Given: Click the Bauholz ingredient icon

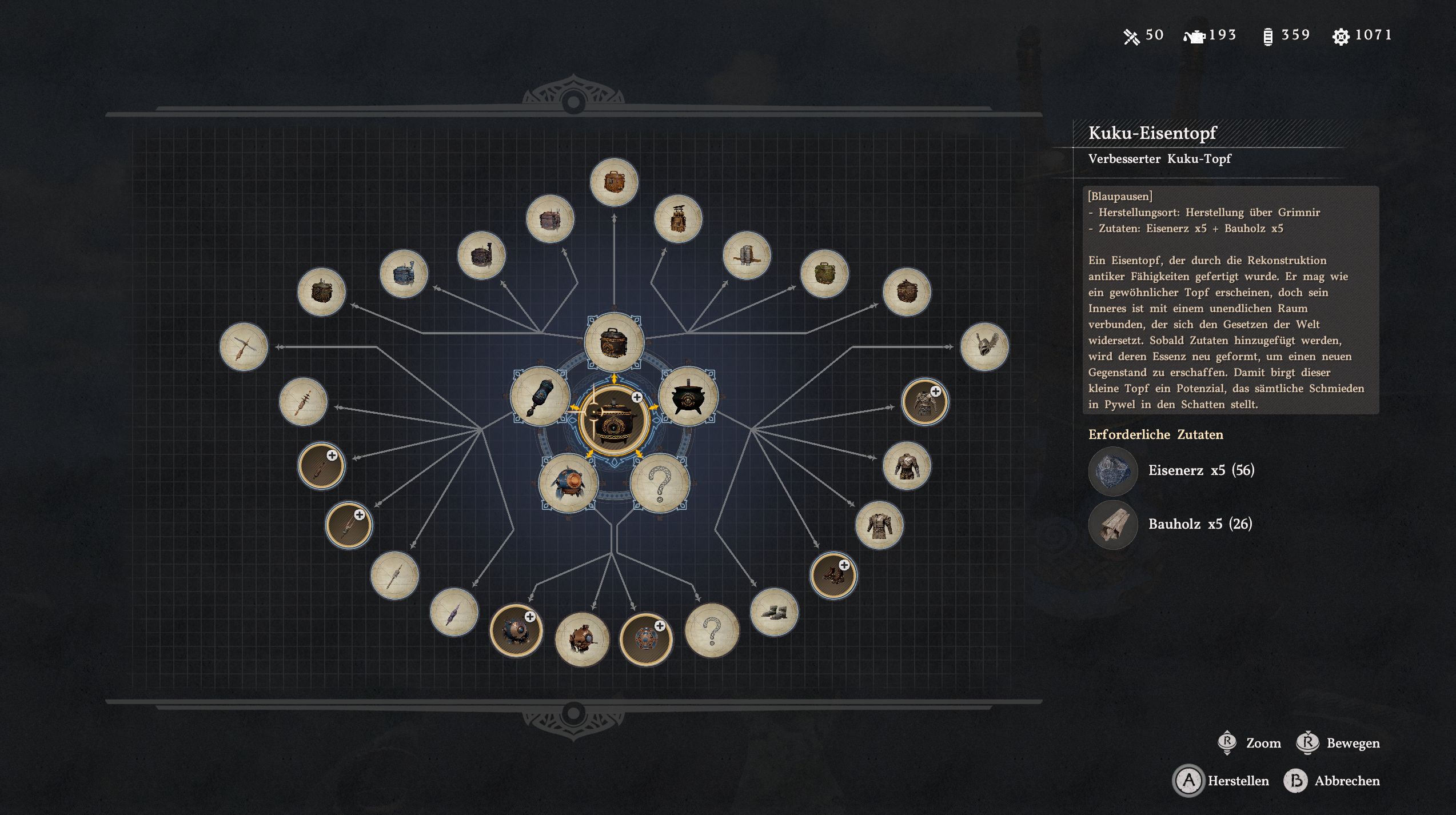Looking at the screenshot, I should (x=1112, y=525).
